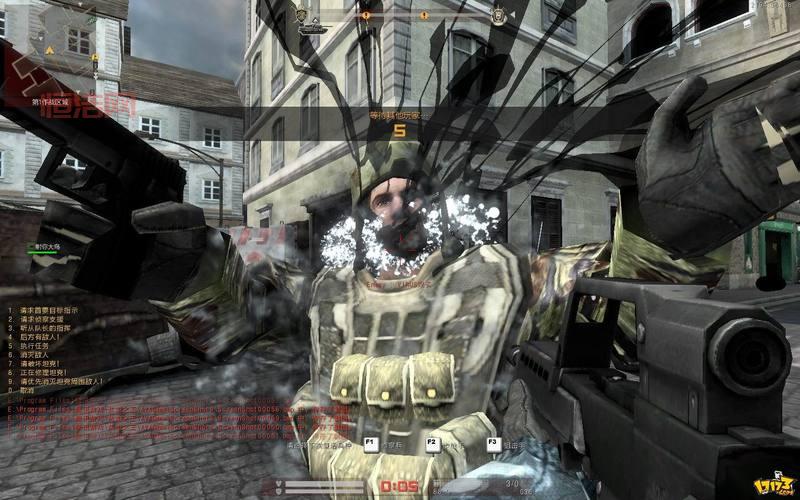Choose the 消灭敌人 radio command
Screen dimensions: 800x500
click(33, 354)
